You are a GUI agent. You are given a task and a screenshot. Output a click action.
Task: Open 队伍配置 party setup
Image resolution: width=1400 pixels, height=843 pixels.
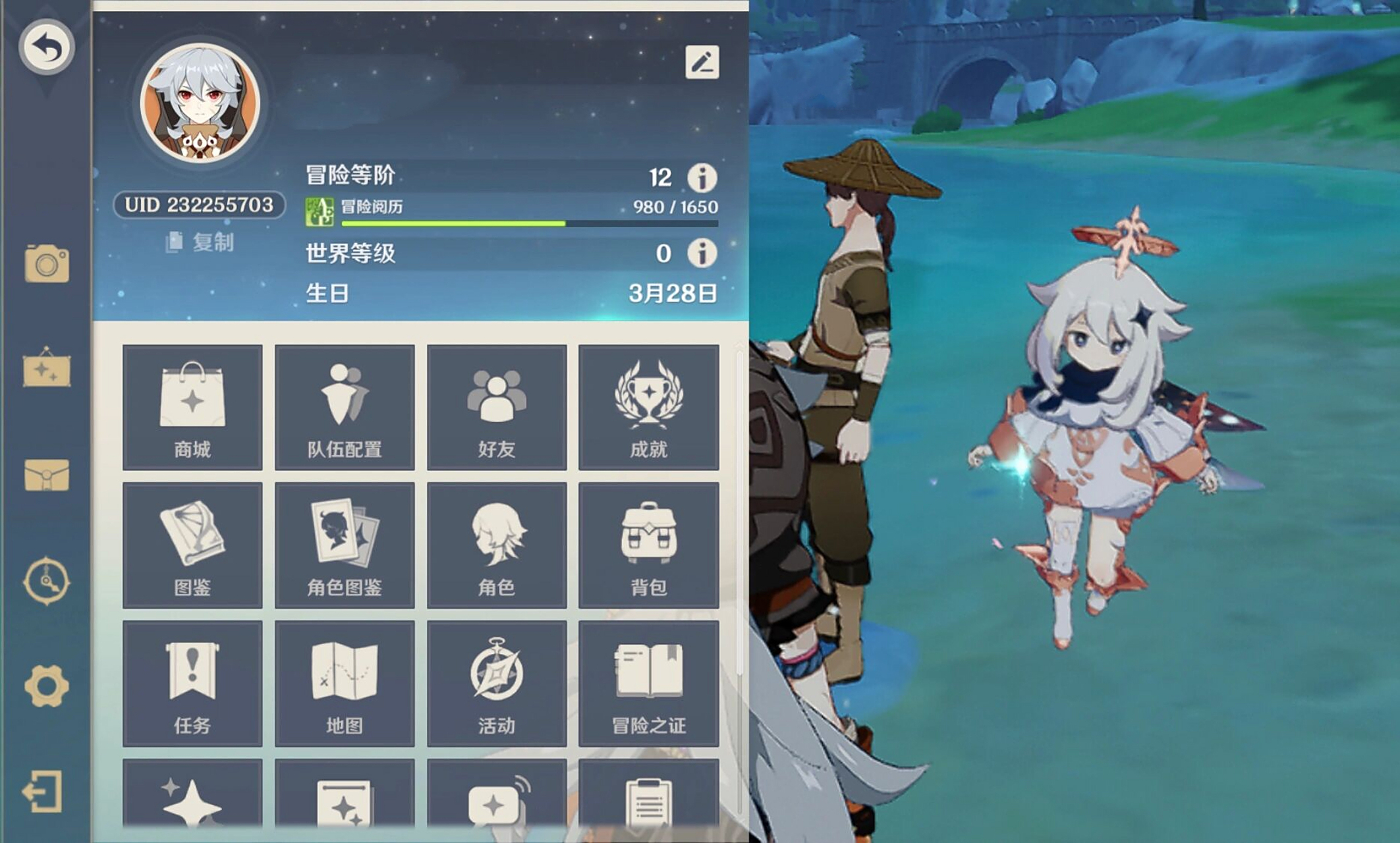(345, 407)
